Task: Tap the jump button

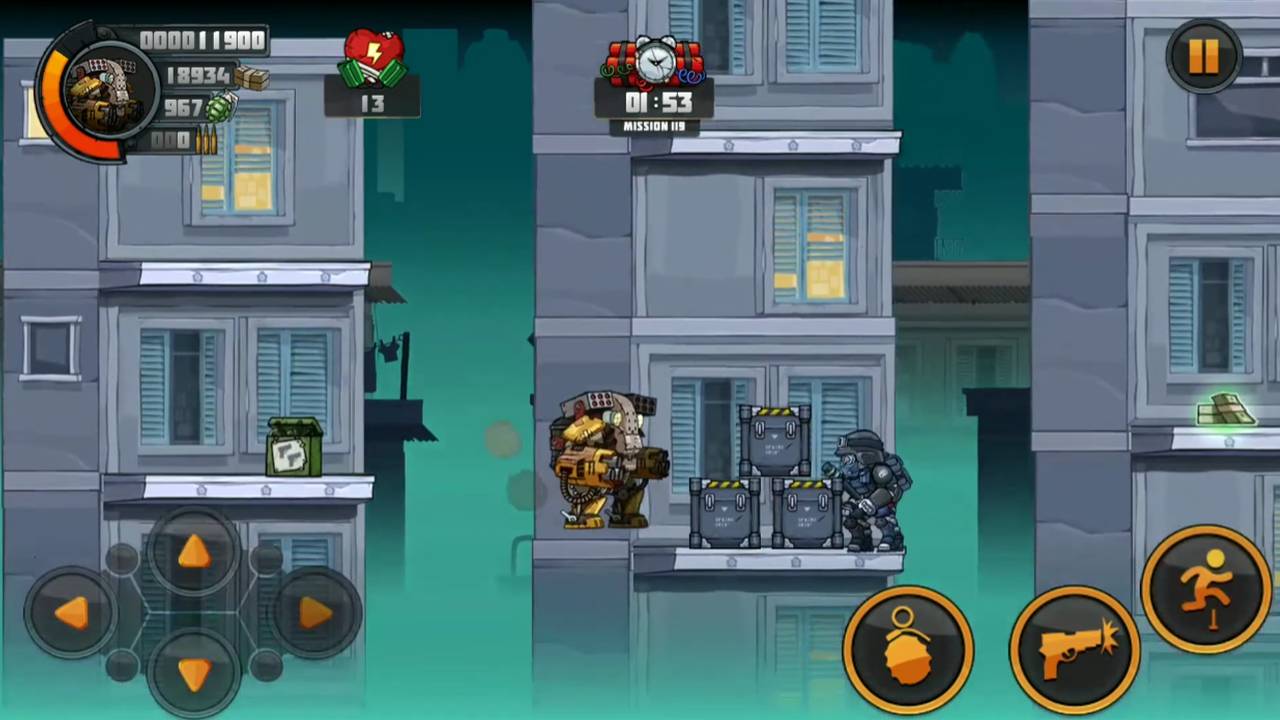Action: 1206,588
